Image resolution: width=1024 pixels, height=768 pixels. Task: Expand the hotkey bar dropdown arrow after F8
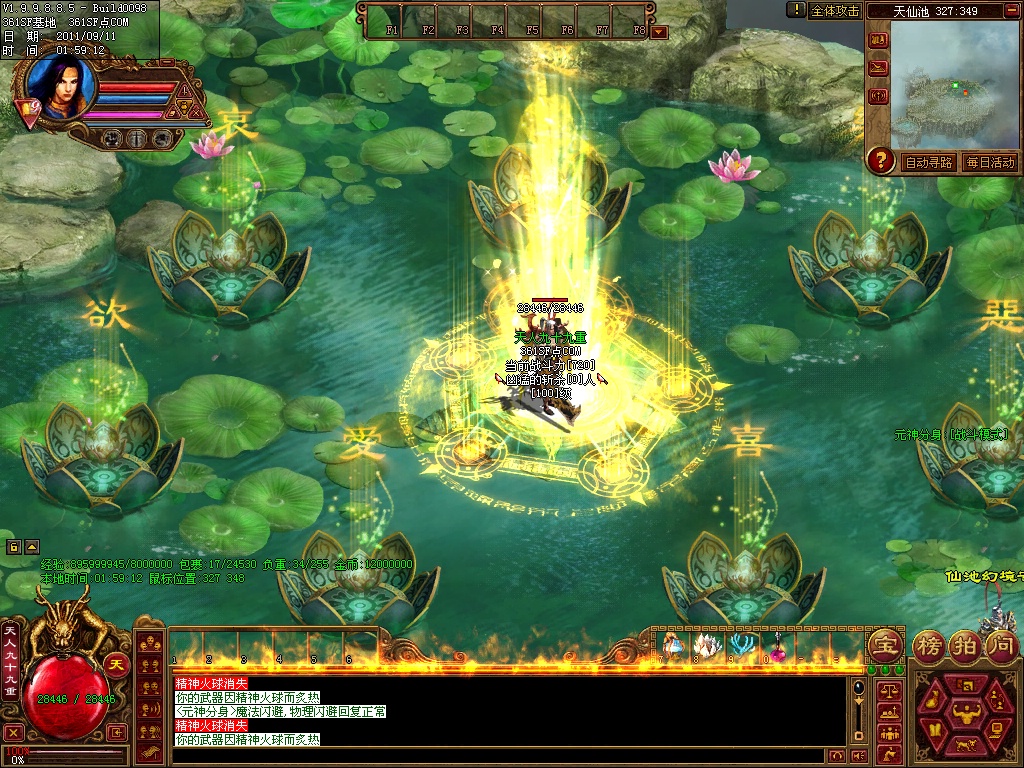click(x=659, y=31)
